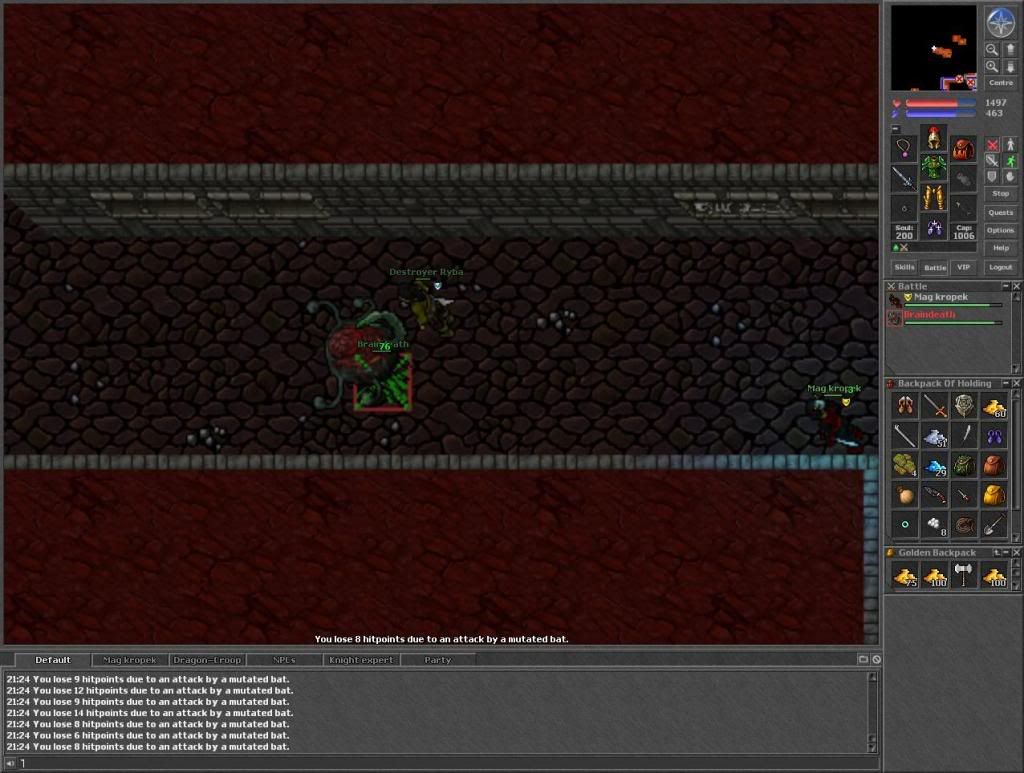Select the axe in the Golden Backpack

pyautogui.click(x=964, y=575)
